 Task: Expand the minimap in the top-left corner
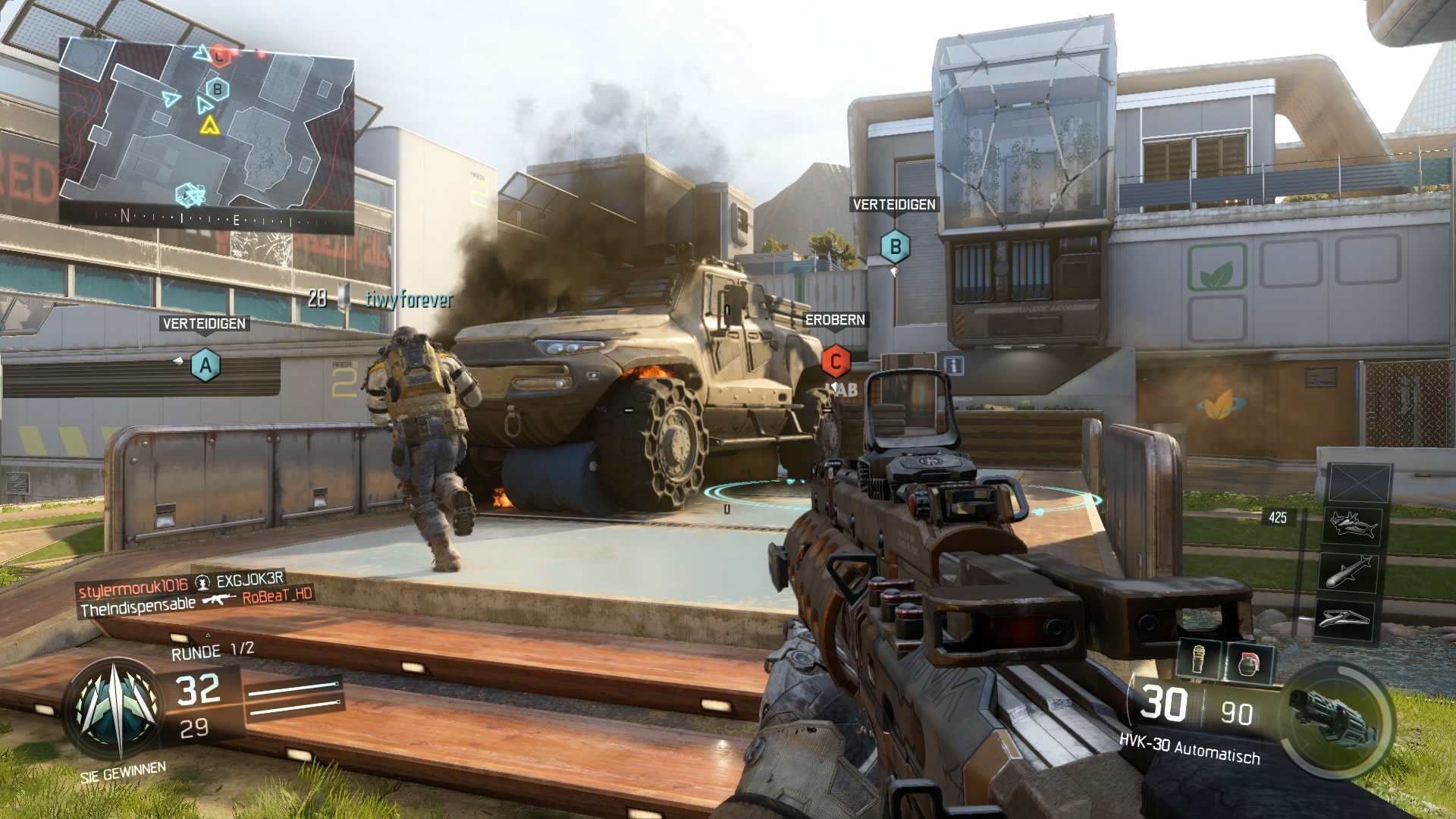tap(209, 129)
